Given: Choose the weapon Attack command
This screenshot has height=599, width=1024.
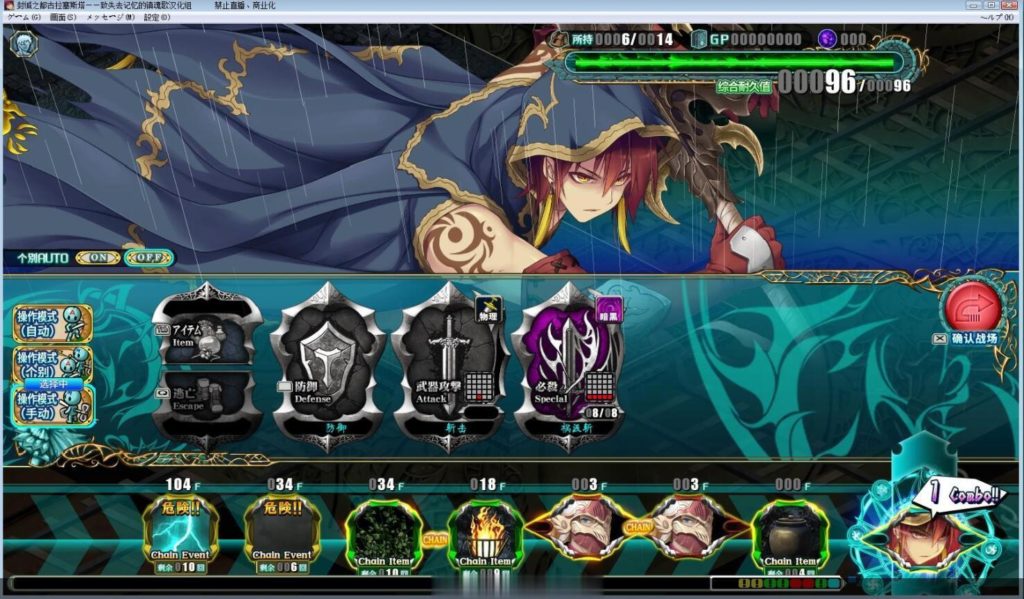Looking at the screenshot, I should click(448, 366).
